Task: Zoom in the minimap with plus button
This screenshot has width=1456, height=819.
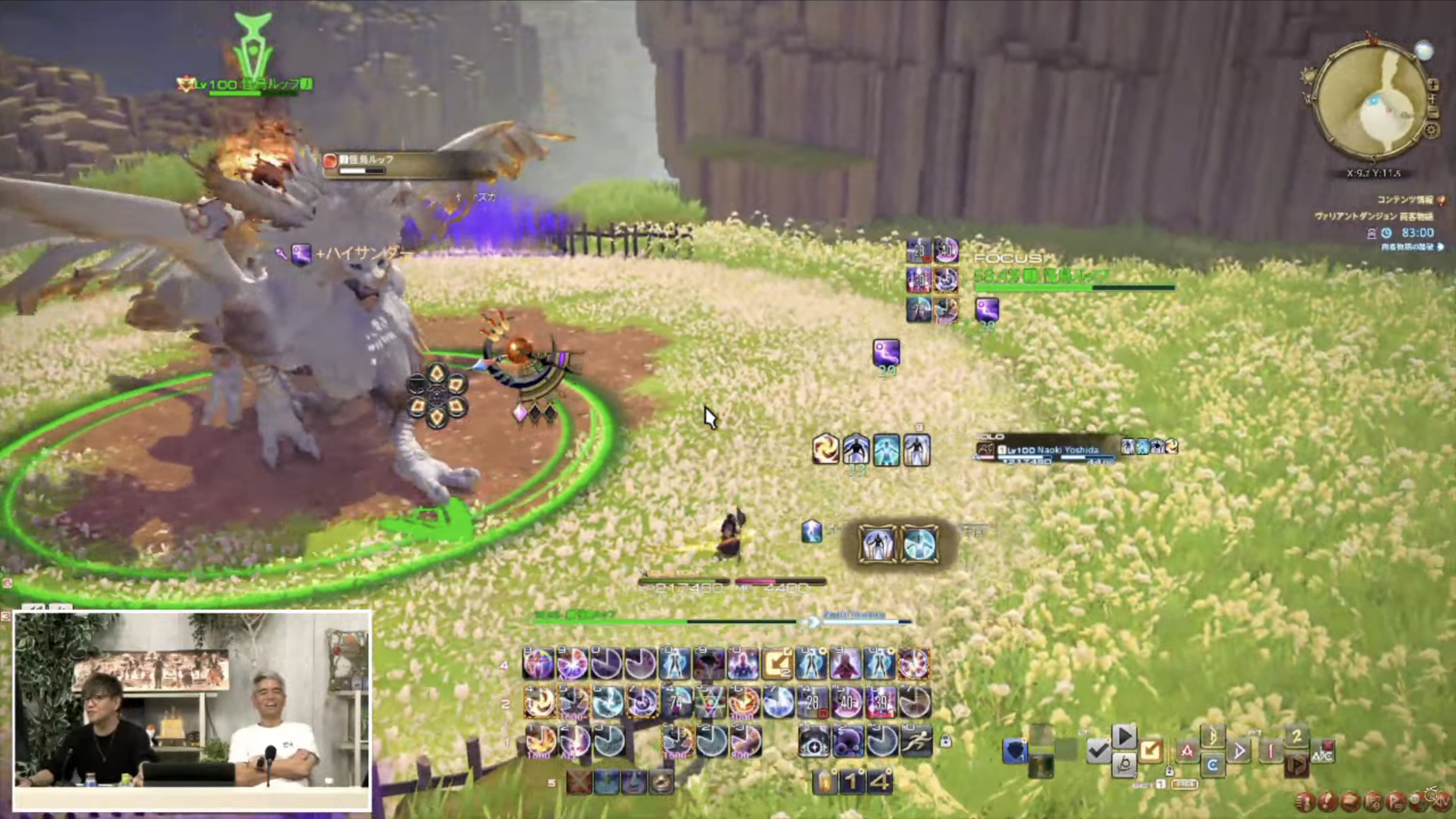Action: (x=1433, y=85)
